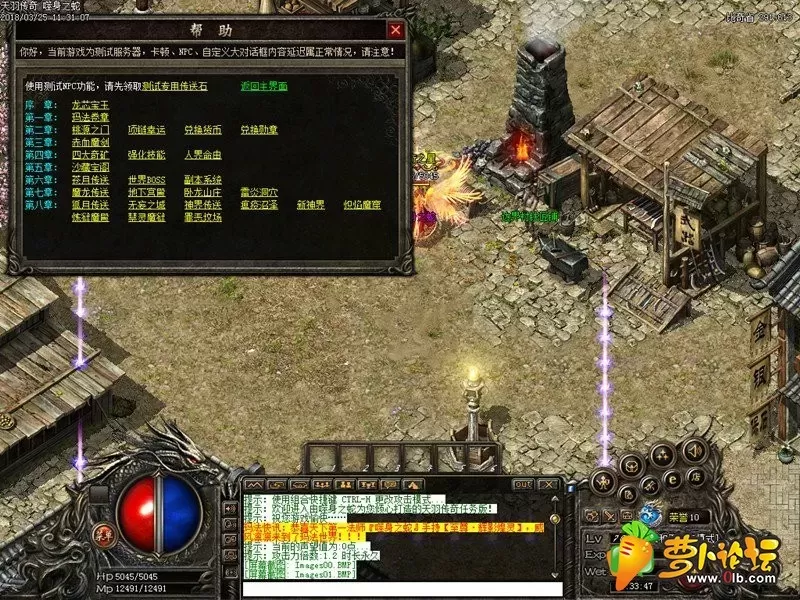This screenshot has height=600, width=800.
Task: Open the 沙藏宝图 link
Action: click(x=89, y=167)
